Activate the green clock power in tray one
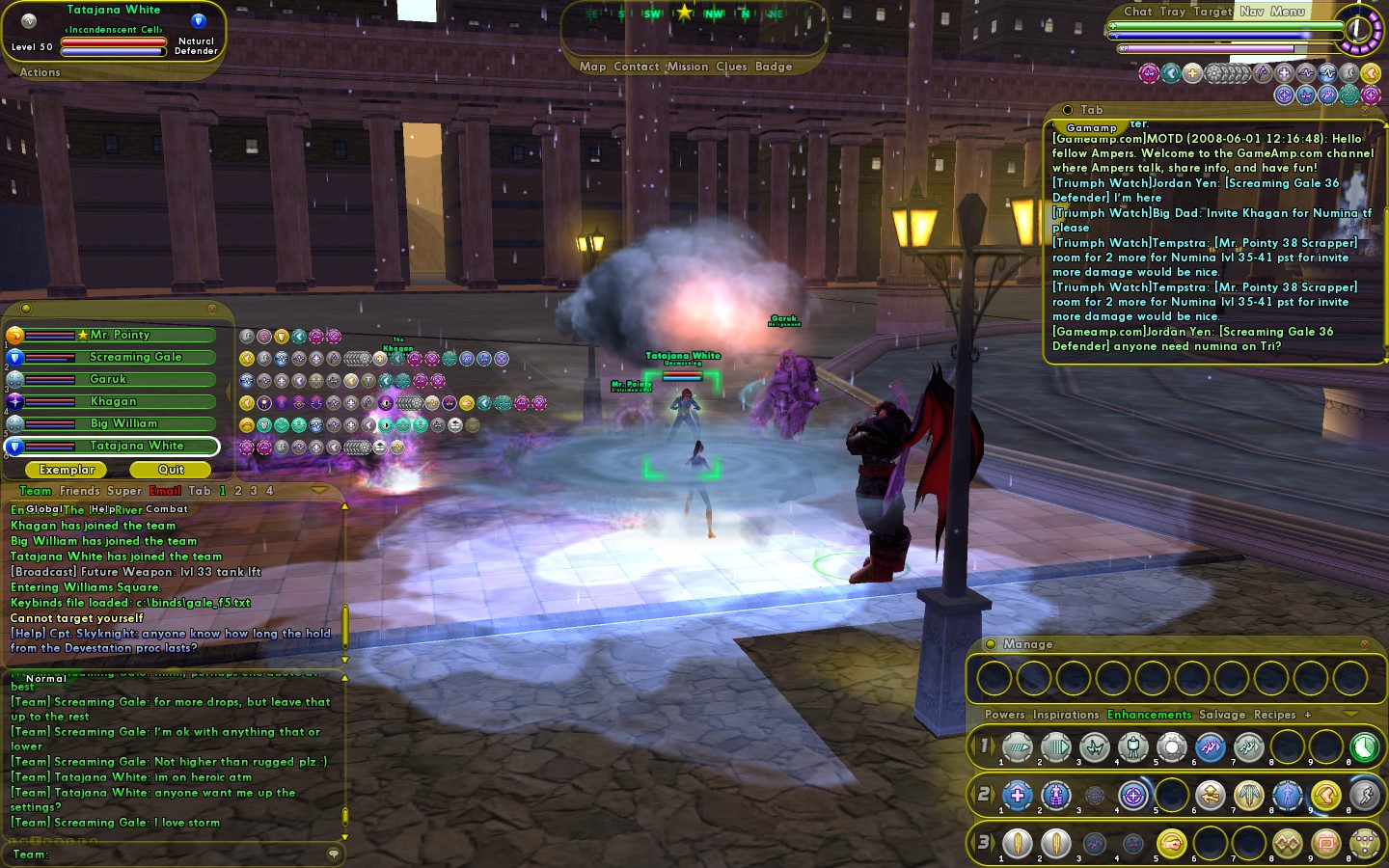Screen dimensions: 1389x868 click(1364, 746)
